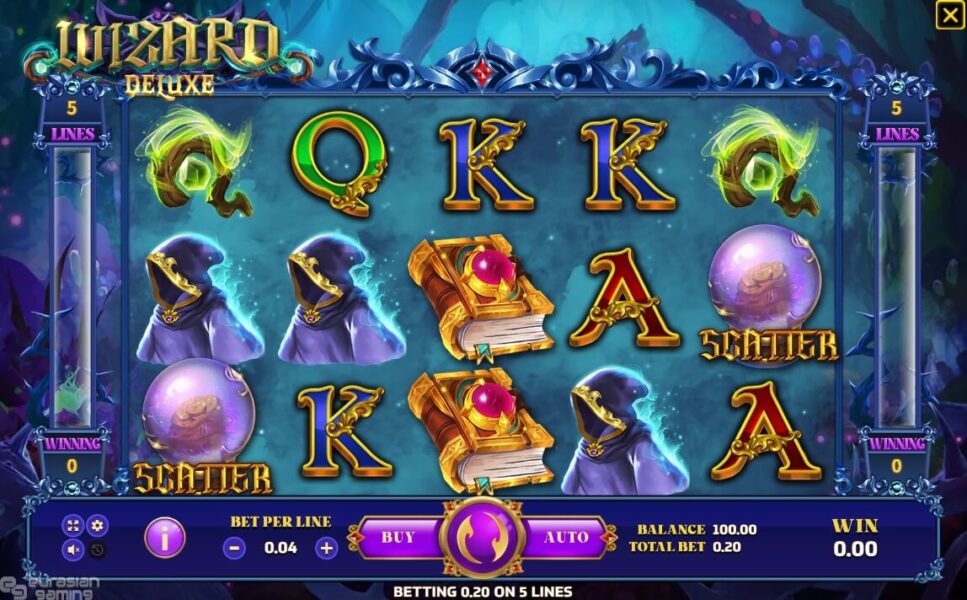
Task: Close the game with the X button
Action: point(949,15)
